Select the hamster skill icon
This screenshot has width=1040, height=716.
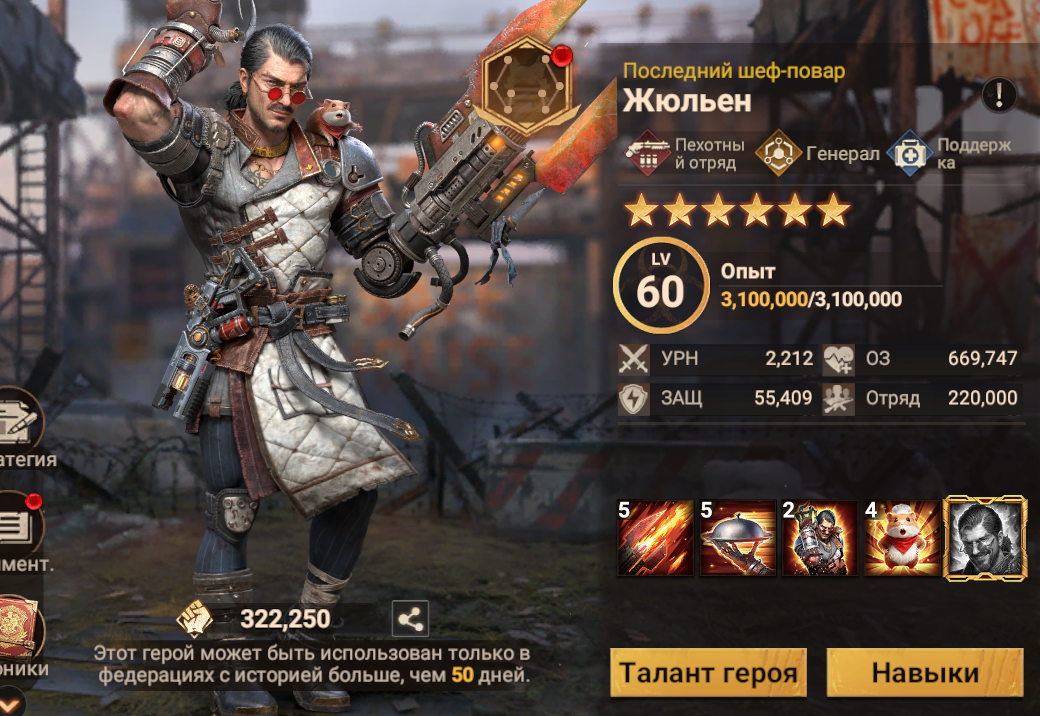coord(902,538)
